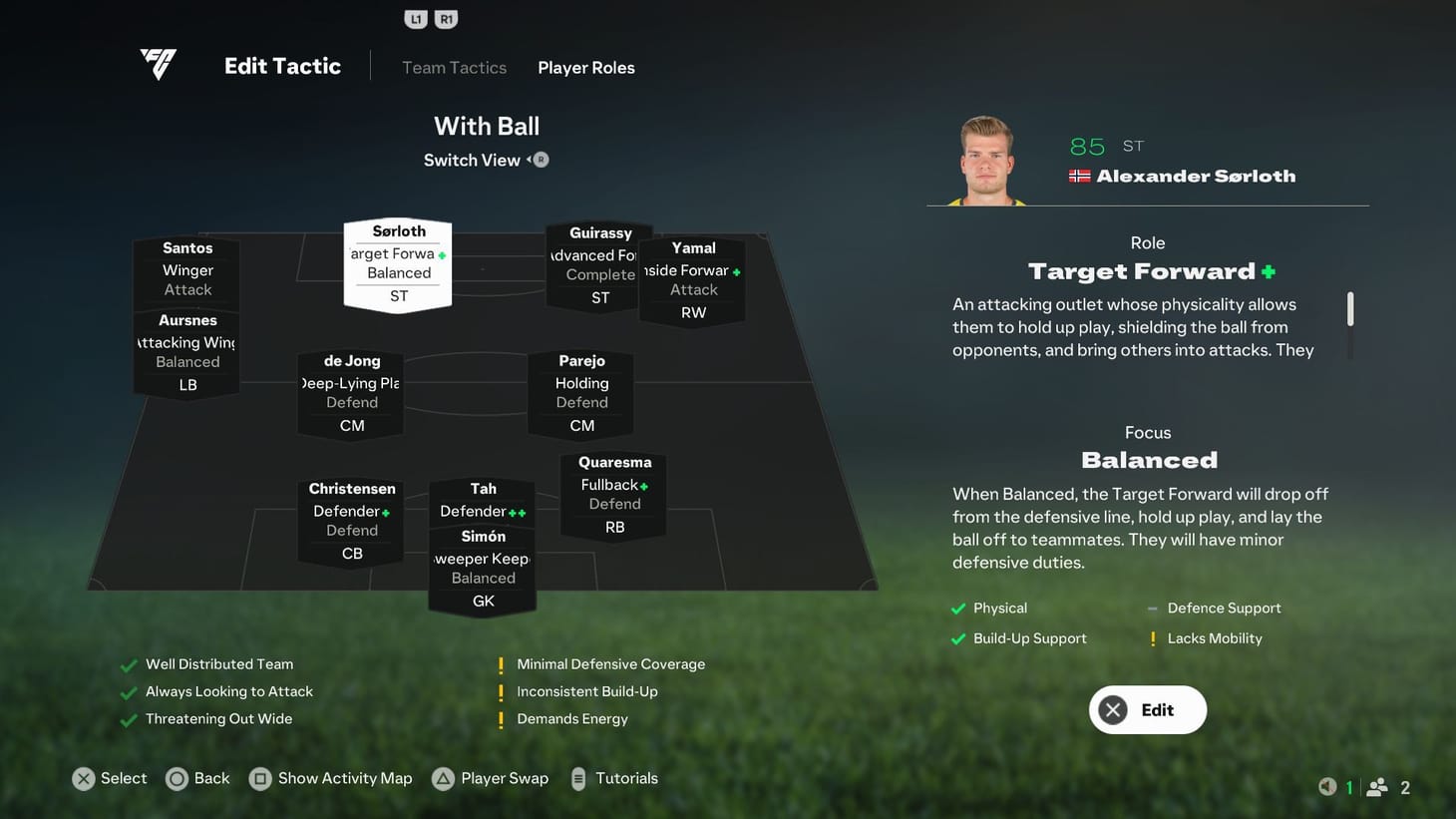
Task: Click the Player Swap triangle icon
Action: tap(442, 778)
